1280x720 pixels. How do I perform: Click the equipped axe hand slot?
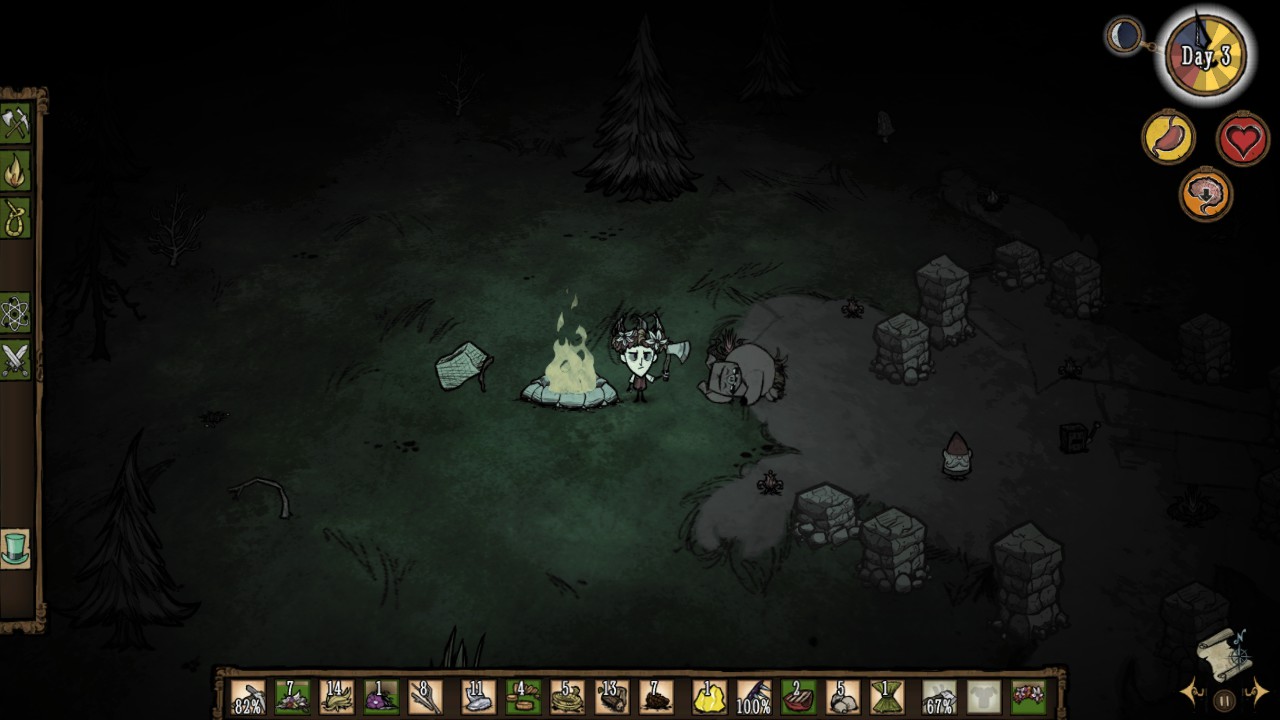(938, 696)
